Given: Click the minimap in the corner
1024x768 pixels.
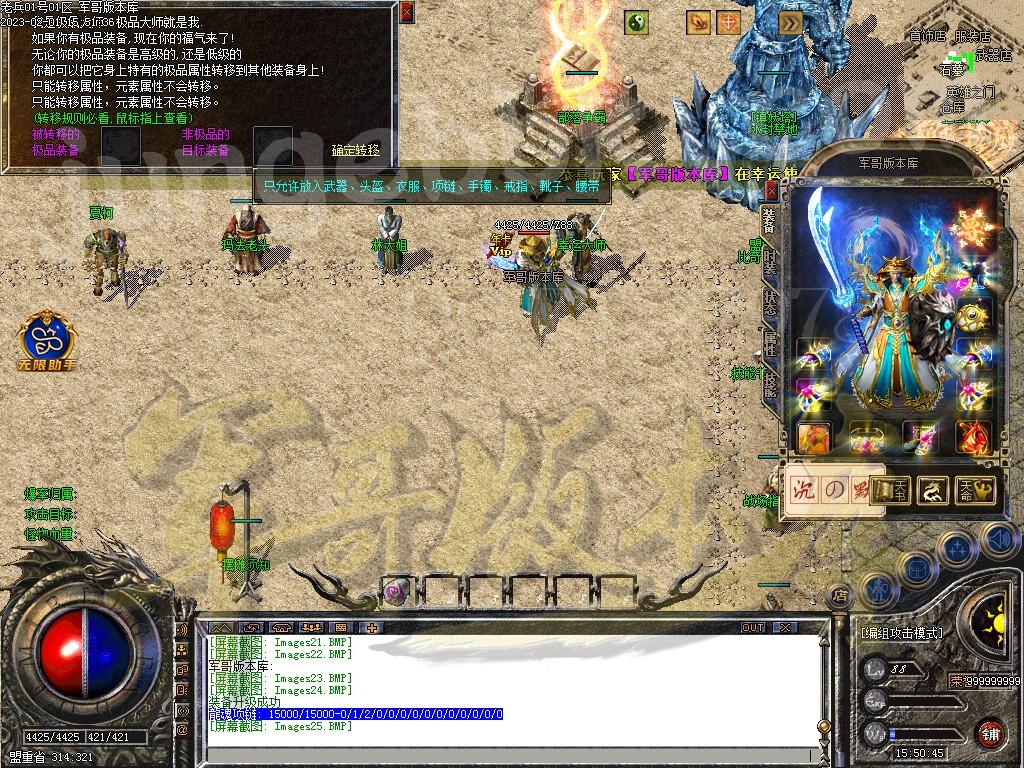Looking at the screenshot, I should 960,70.
